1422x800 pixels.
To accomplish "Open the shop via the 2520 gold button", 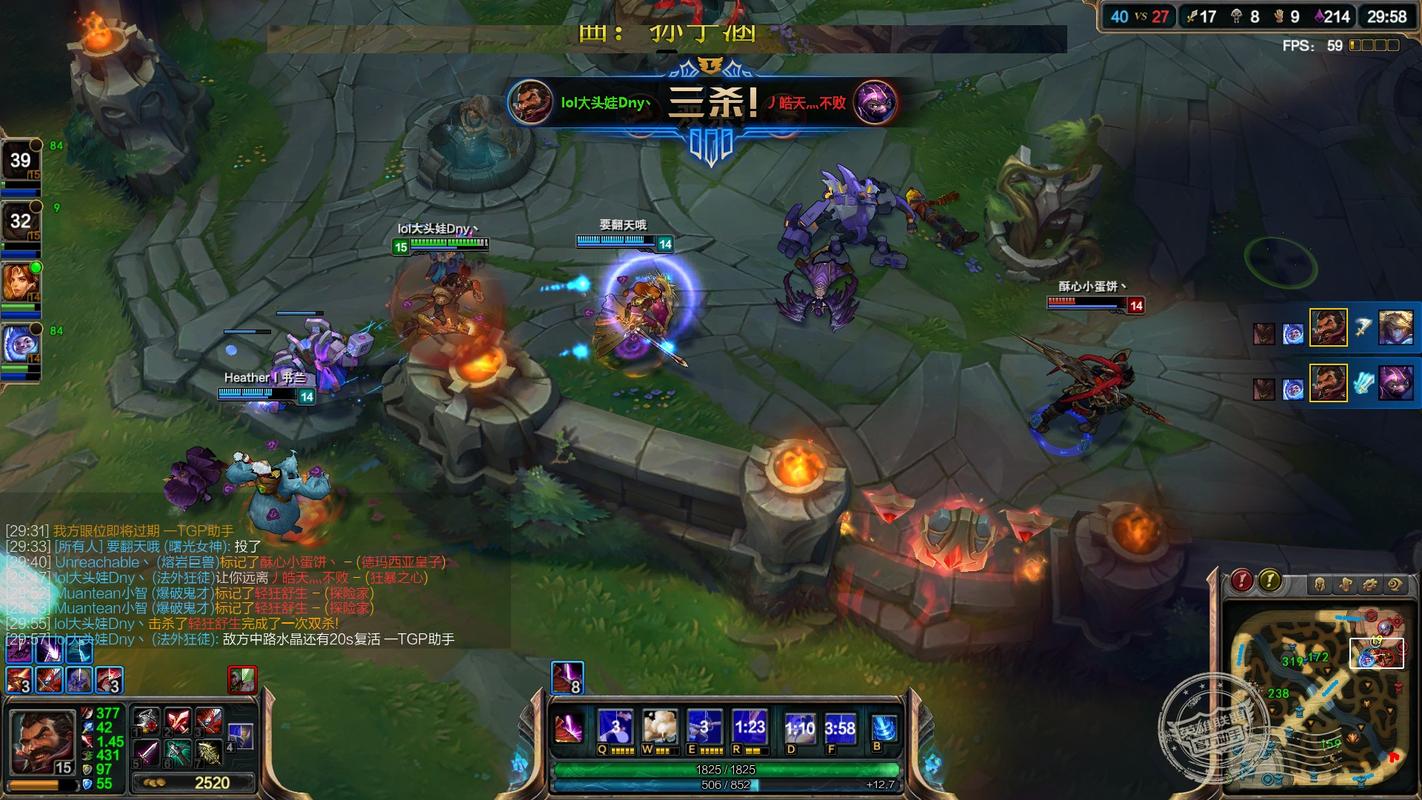I will tap(195, 783).
